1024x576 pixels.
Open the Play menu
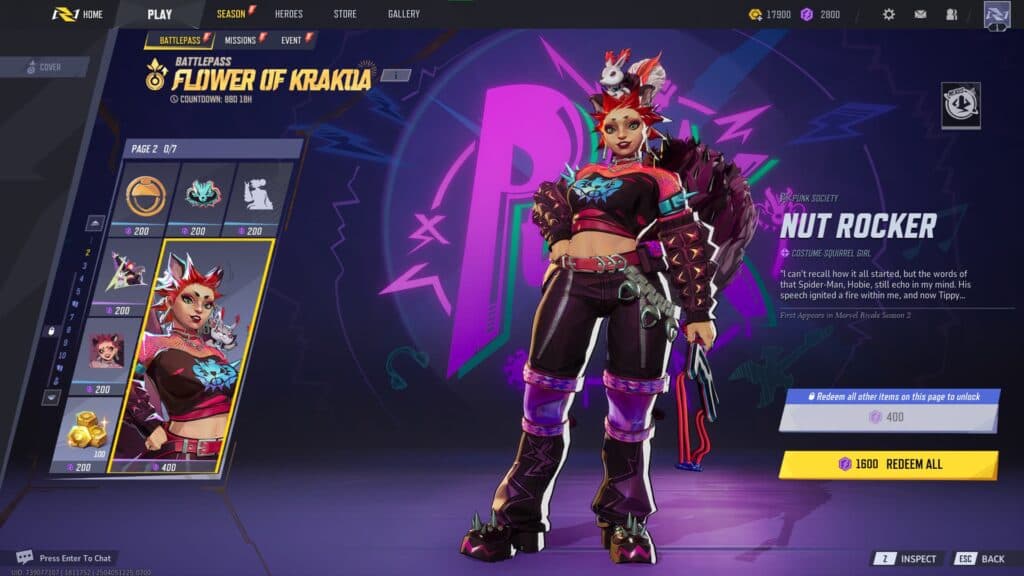pos(159,14)
